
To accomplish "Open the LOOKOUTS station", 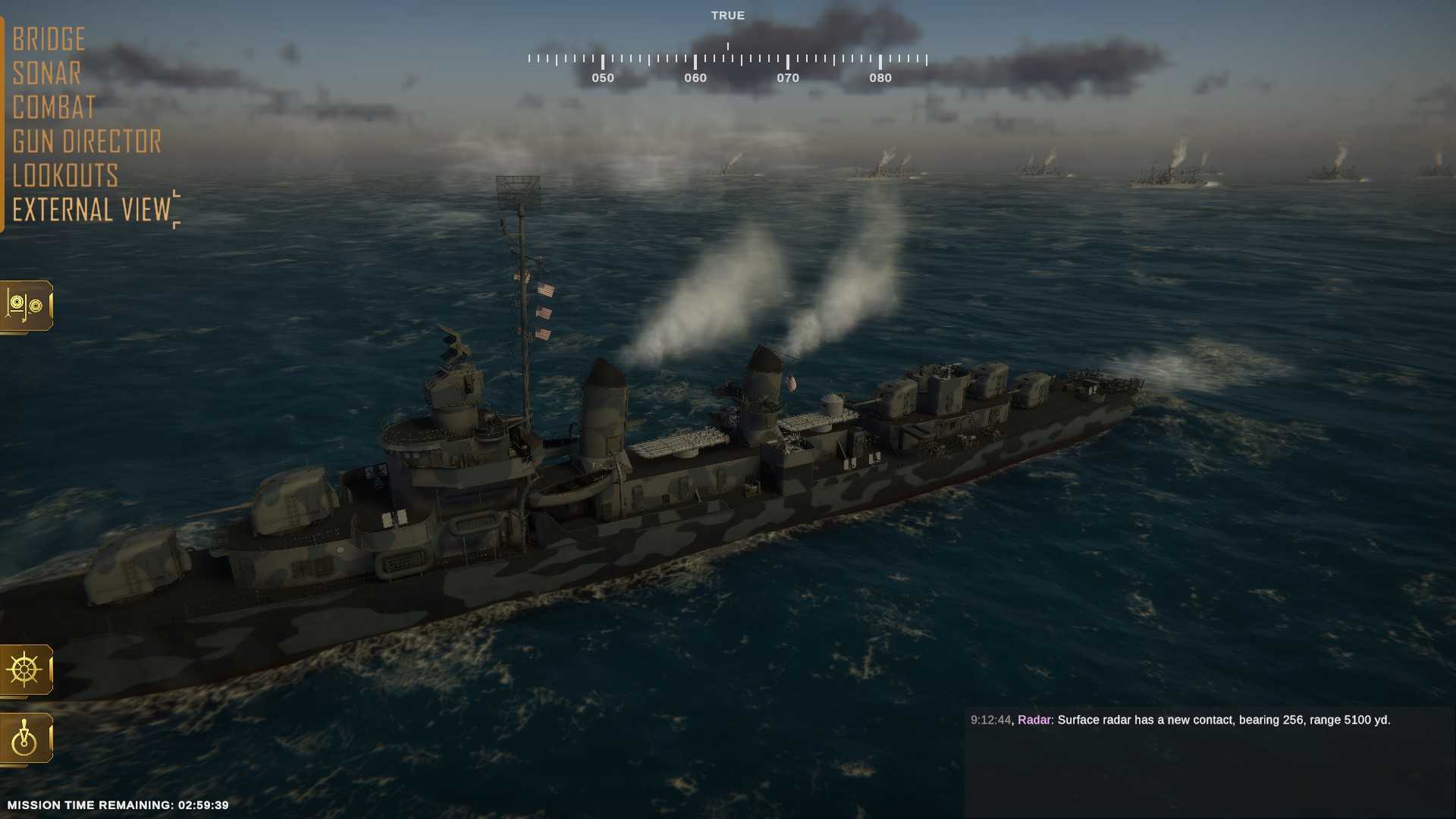I will (x=65, y=176).
